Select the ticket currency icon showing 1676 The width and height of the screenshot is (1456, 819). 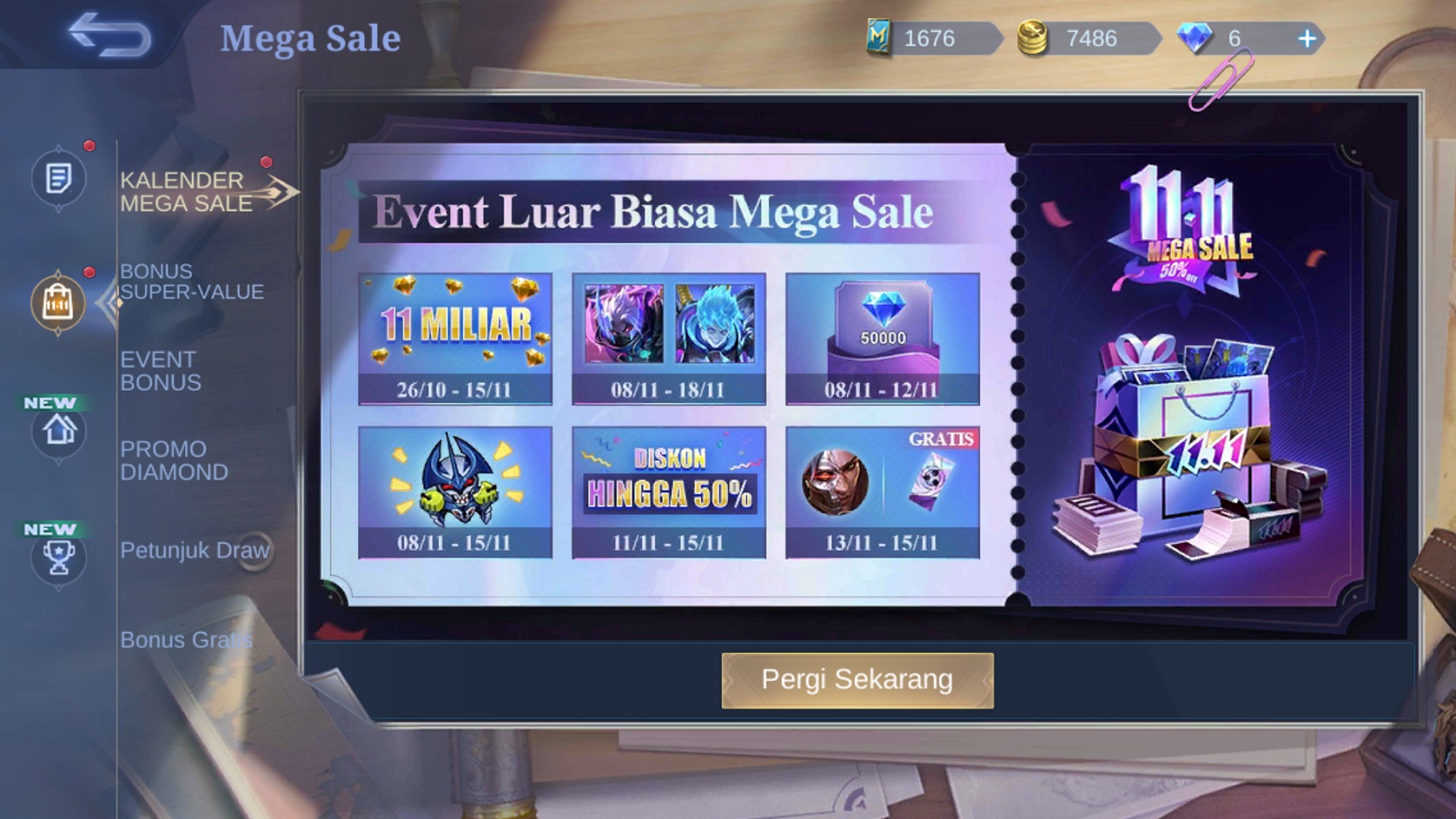click(877, 38)
